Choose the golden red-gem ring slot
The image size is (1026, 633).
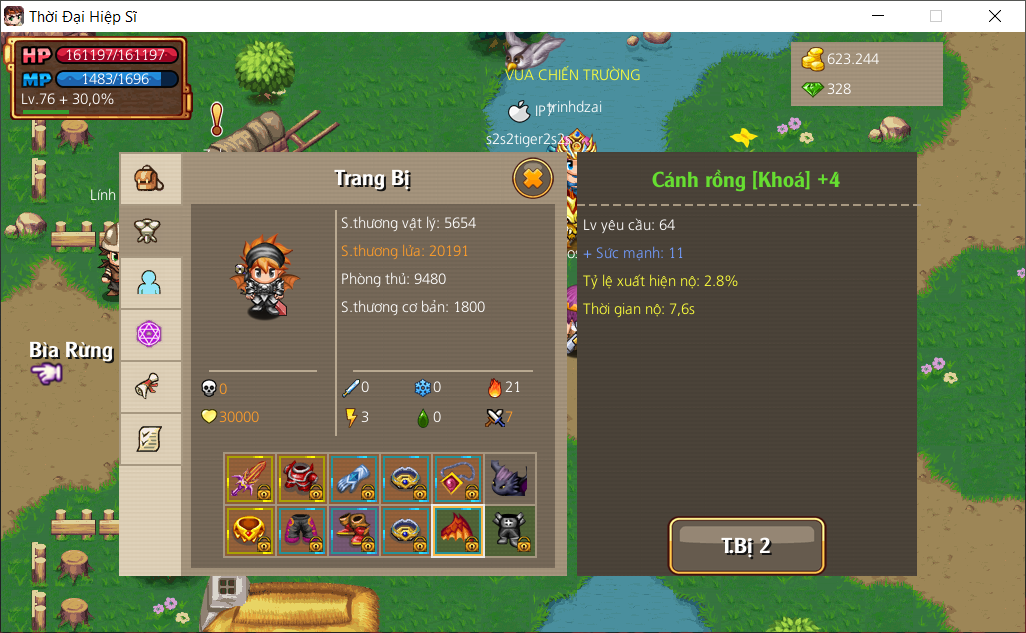tap(250, 531)
